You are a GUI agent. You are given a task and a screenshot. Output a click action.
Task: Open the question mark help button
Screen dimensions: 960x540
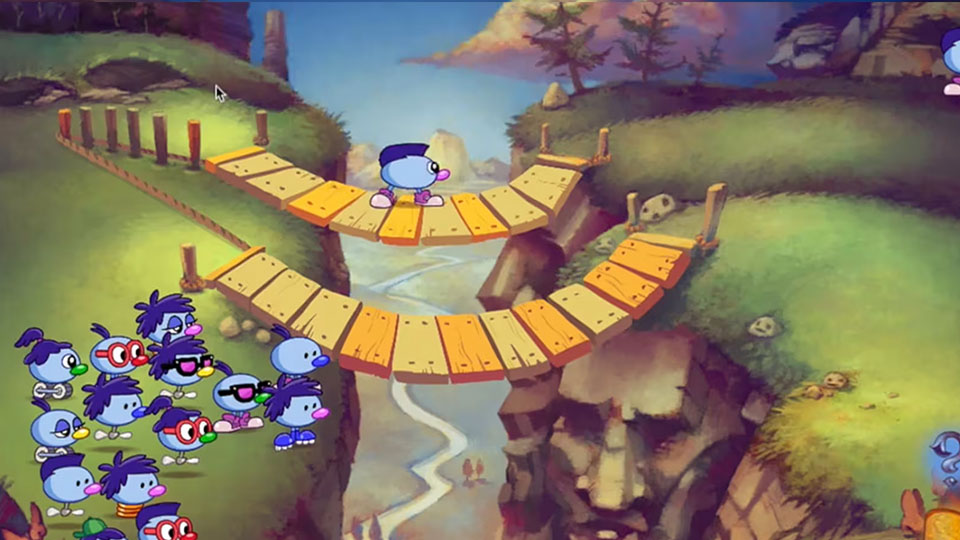pos(946,458)
